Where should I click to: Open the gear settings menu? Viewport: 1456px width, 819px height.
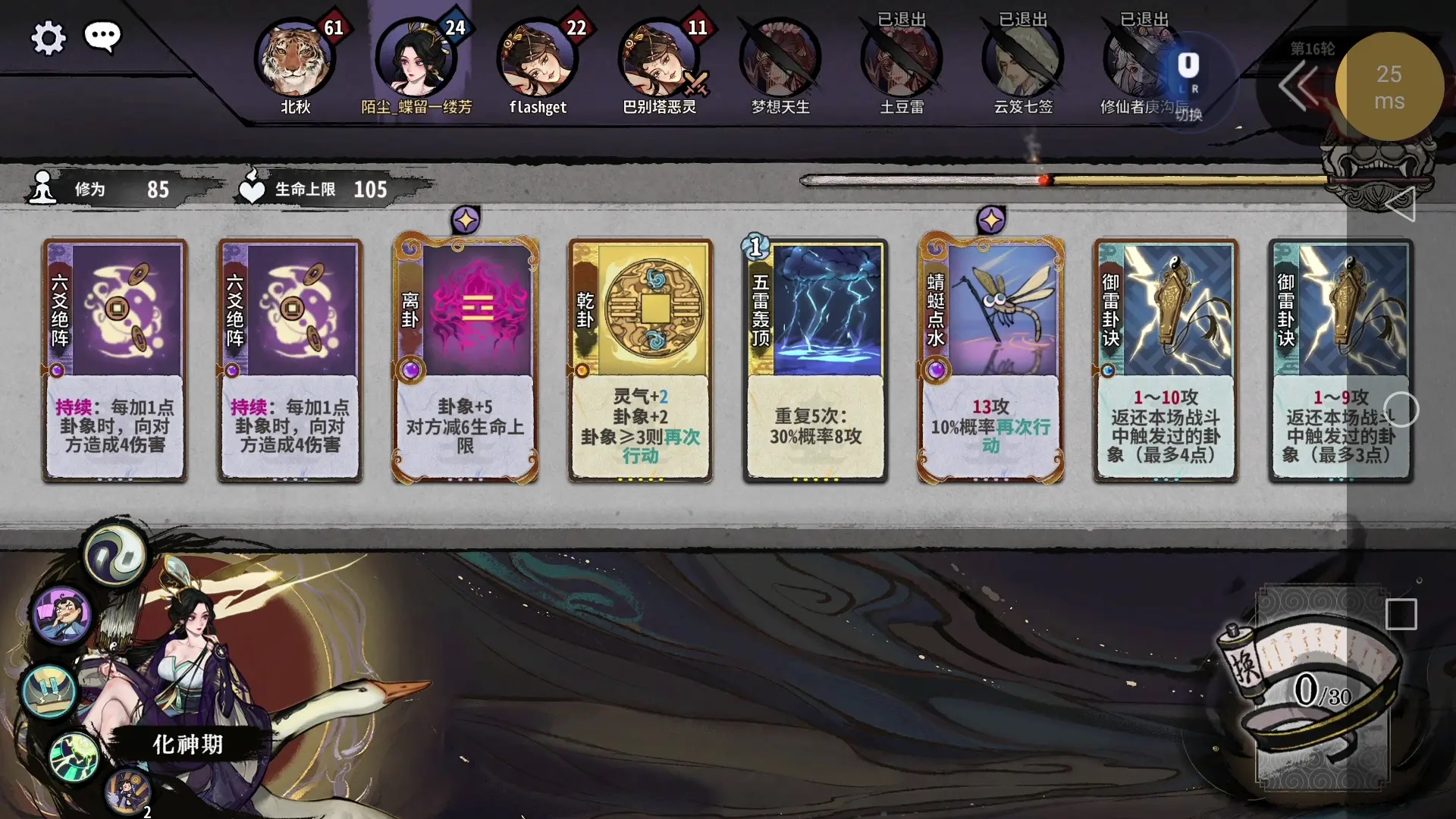49,38
